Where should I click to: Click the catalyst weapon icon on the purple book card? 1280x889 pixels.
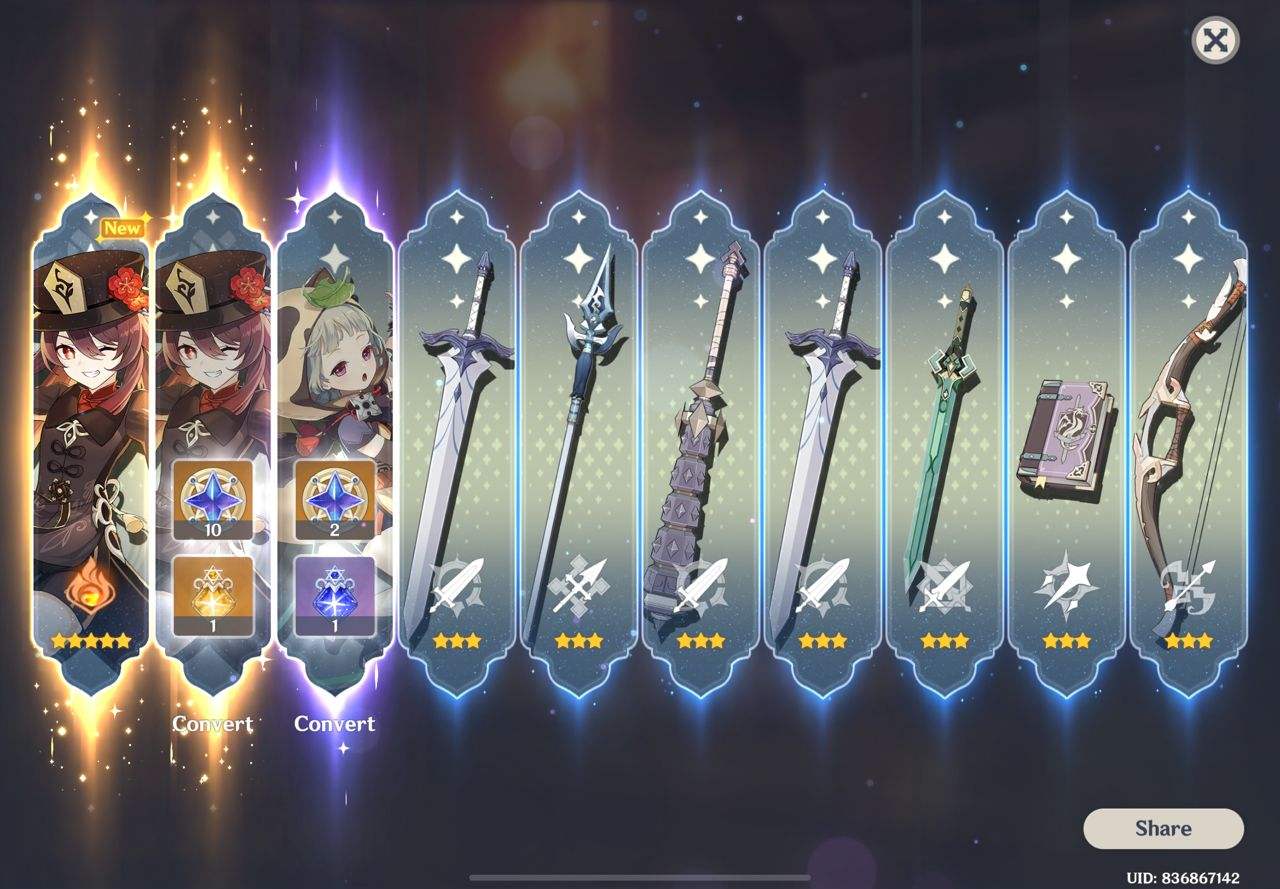pyautogui.click(x=1064, y=577)
